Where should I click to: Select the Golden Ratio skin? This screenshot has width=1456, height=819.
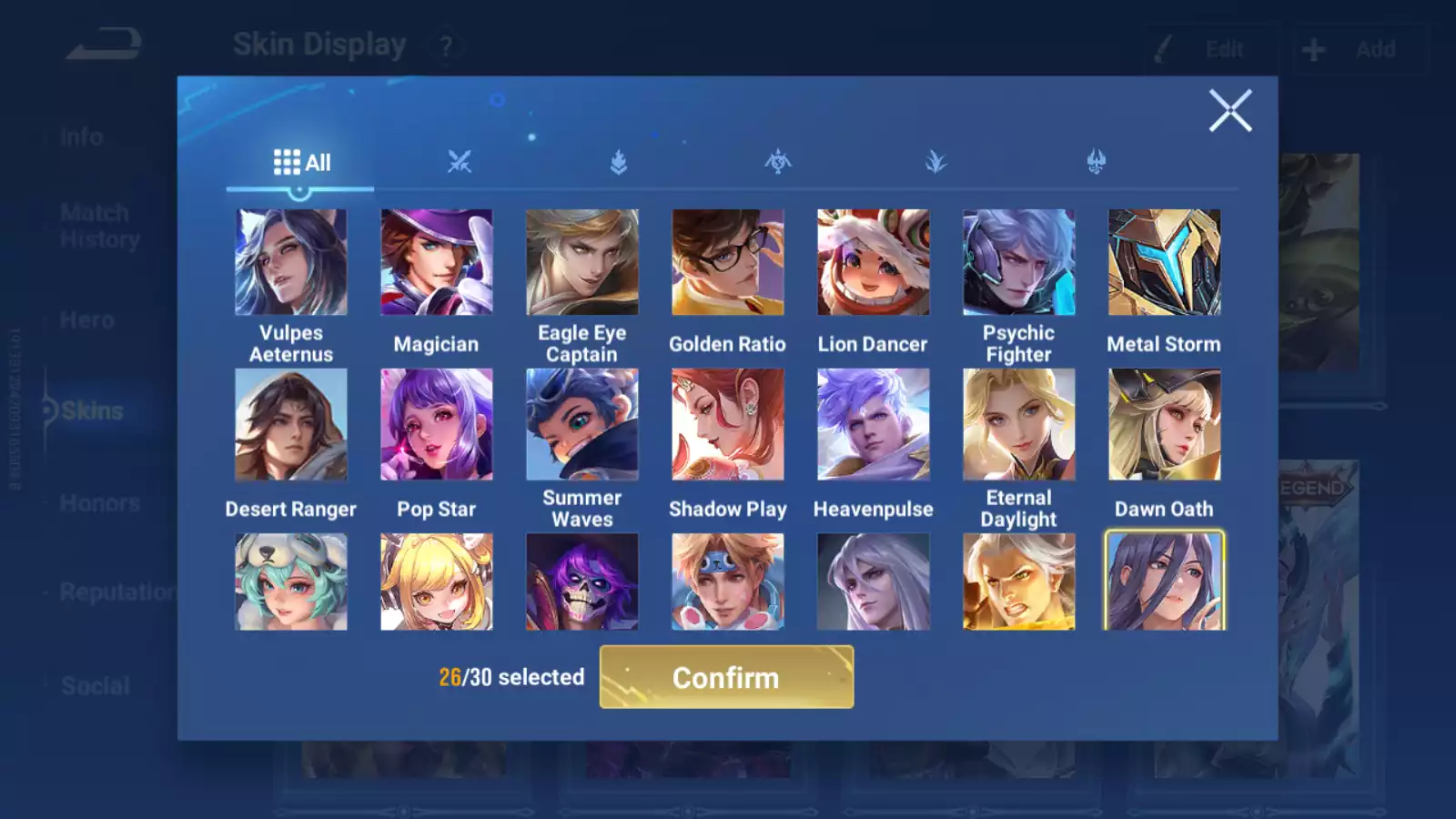[728, 262]
